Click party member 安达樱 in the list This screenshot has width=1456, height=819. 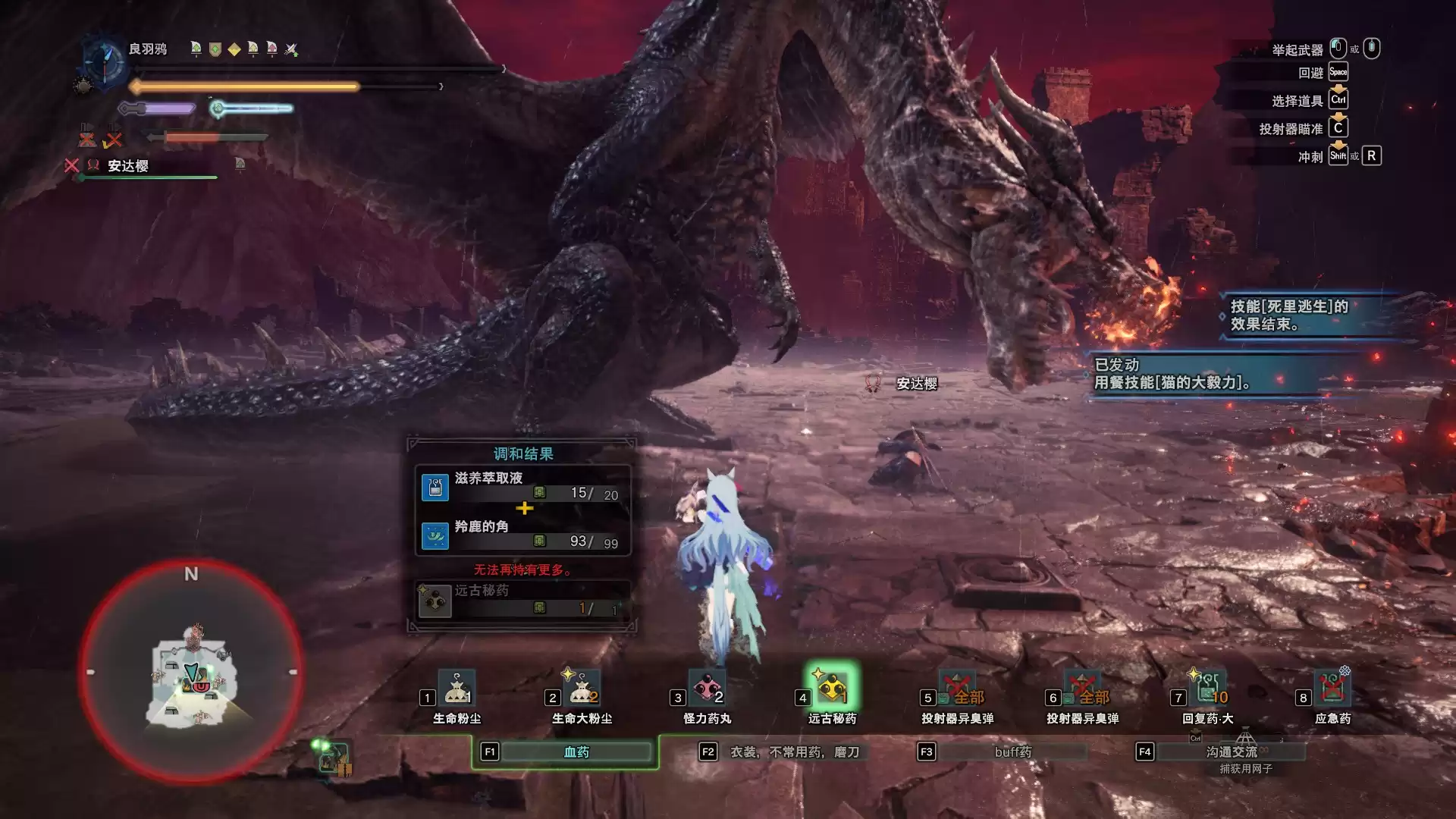click(x=128, y=166)
